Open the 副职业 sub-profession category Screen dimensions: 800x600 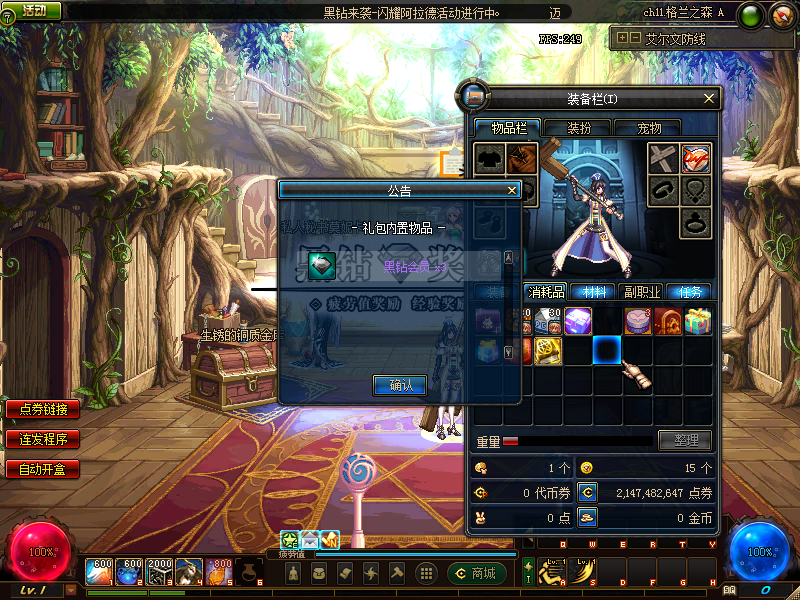point(641,292)
